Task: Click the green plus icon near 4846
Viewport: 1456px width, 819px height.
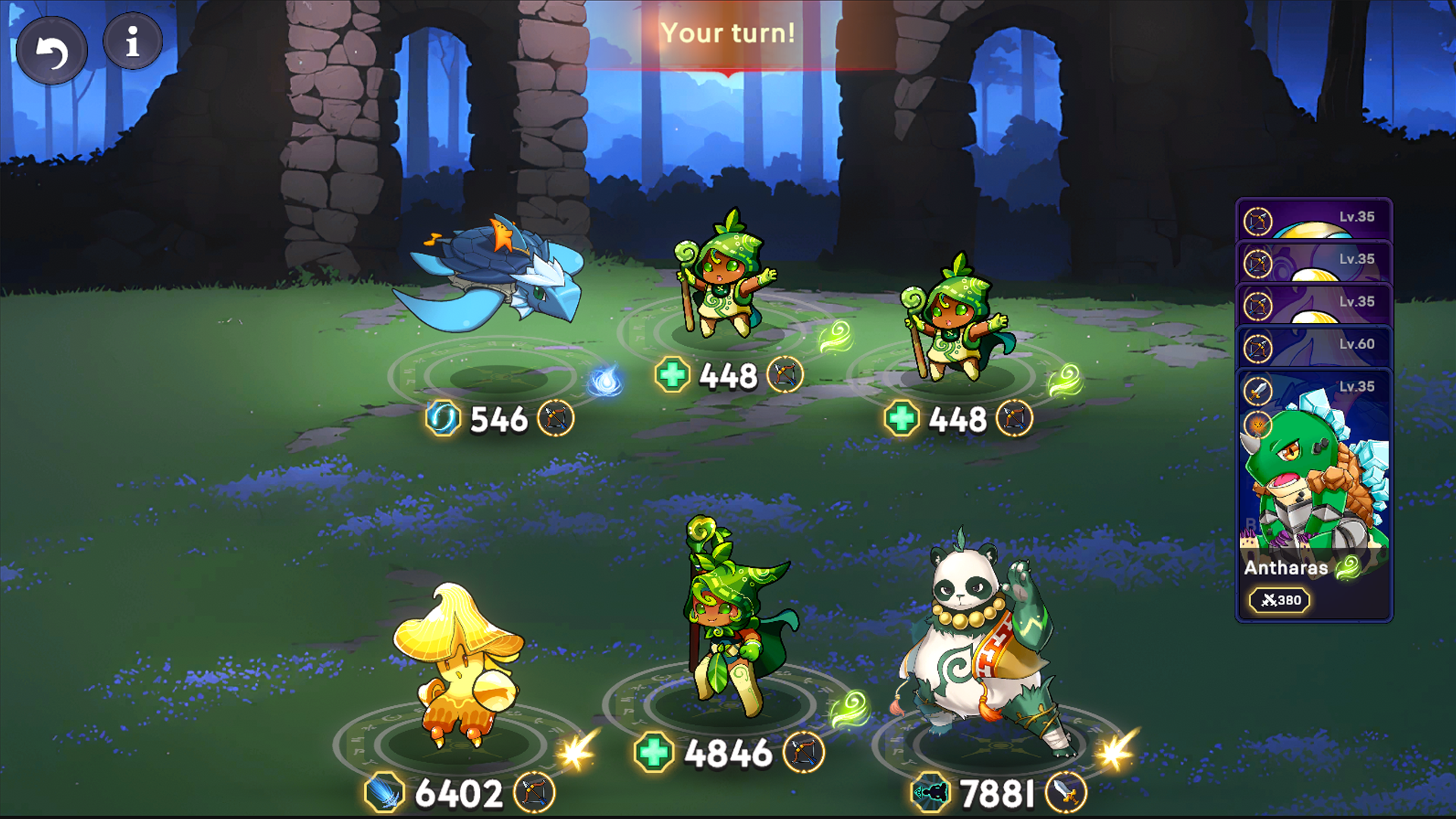Action: click(652, 751)
